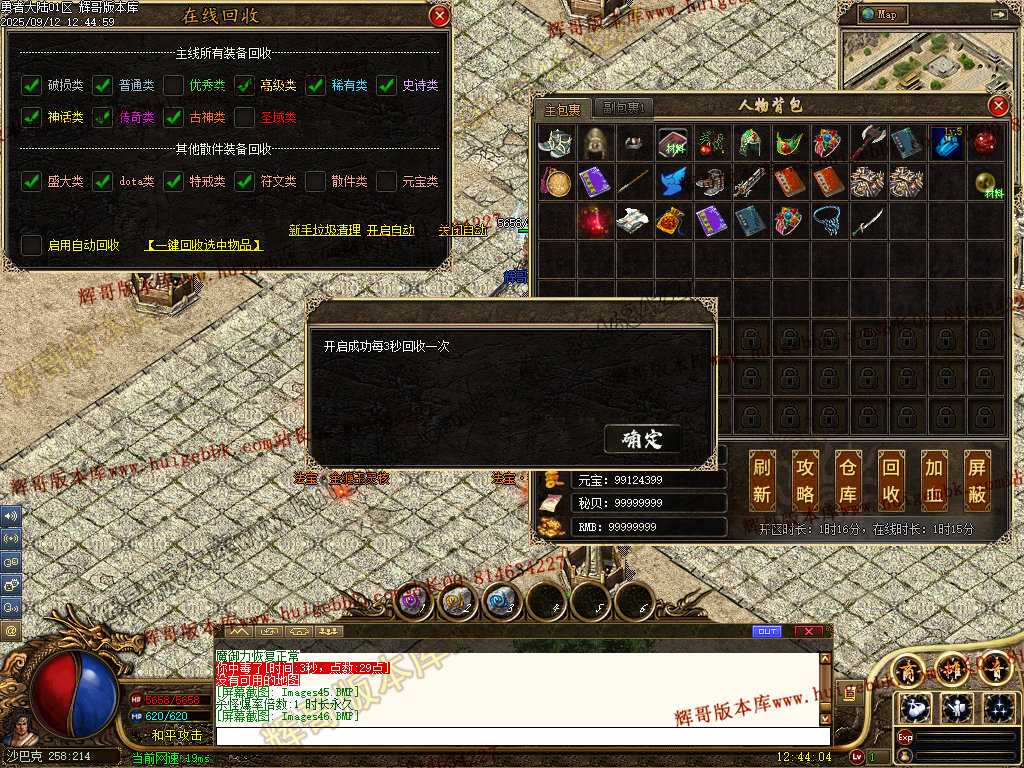Enable the 圣域类 checkbox
Image resolution: width=1024 pixels, height=768 pixels.
click(x=244, y=117)
